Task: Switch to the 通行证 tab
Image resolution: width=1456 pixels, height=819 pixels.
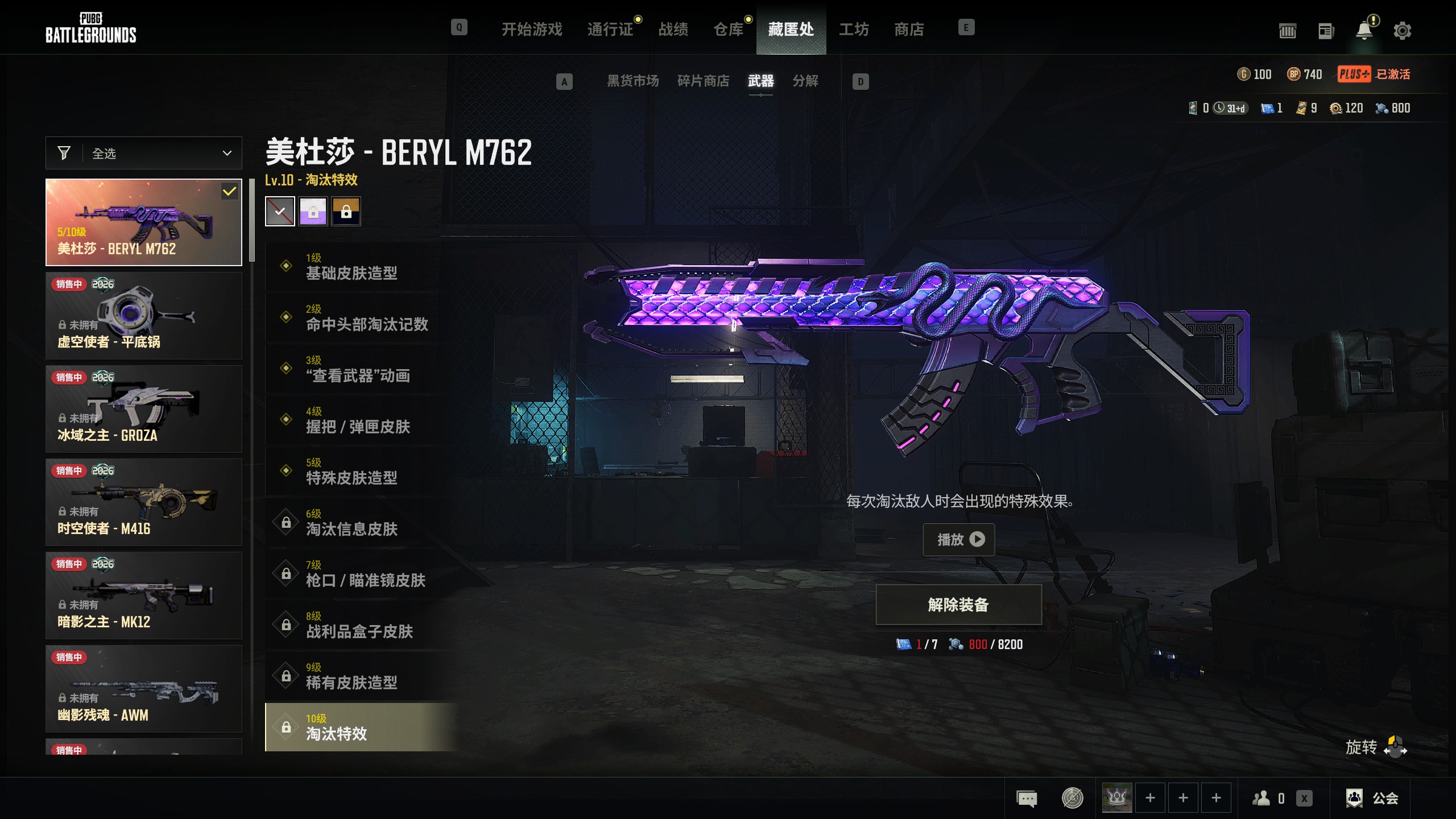Action: 610,29
